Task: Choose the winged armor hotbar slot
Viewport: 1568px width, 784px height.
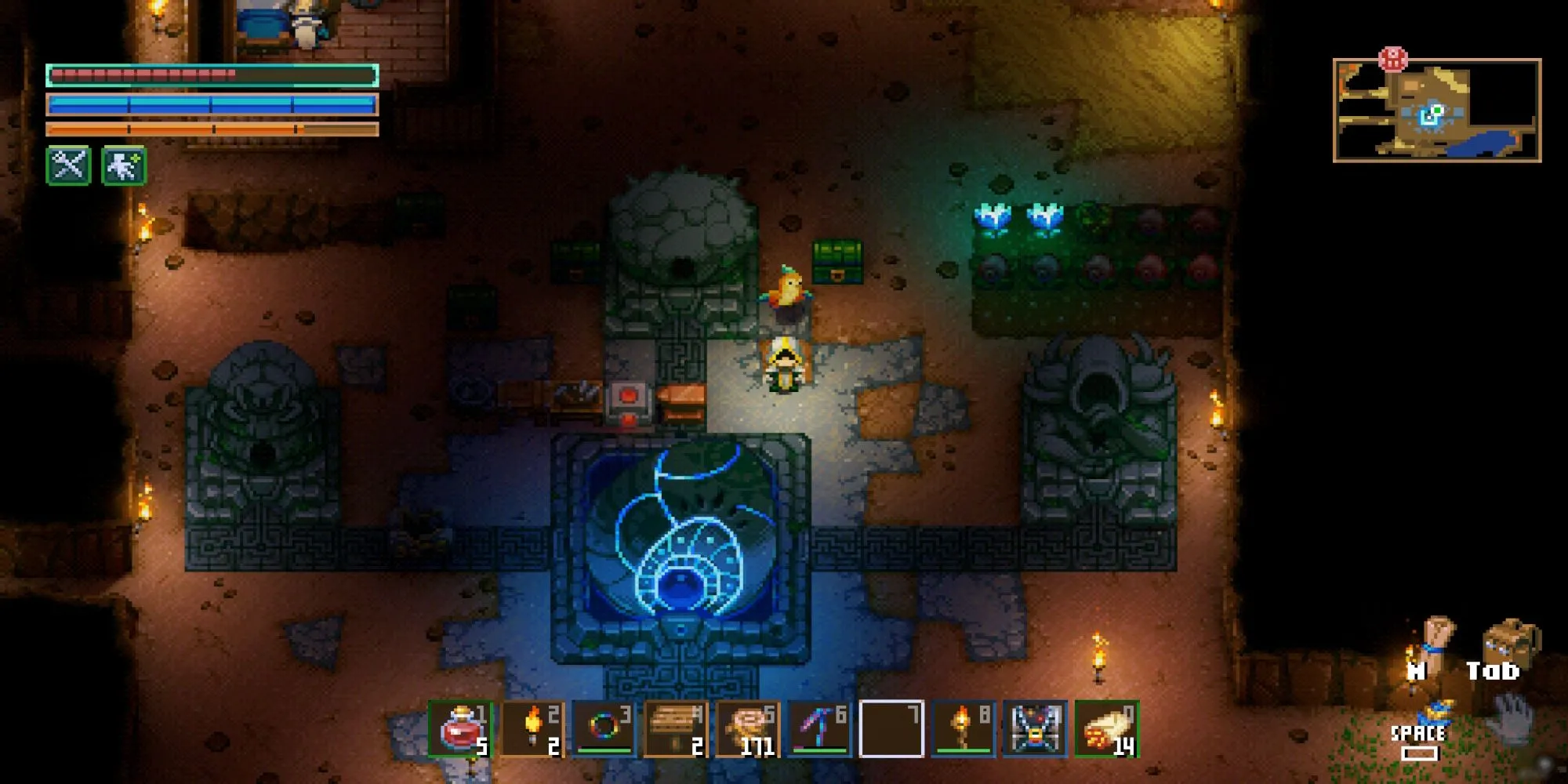Action: [x=1035, y=729]
